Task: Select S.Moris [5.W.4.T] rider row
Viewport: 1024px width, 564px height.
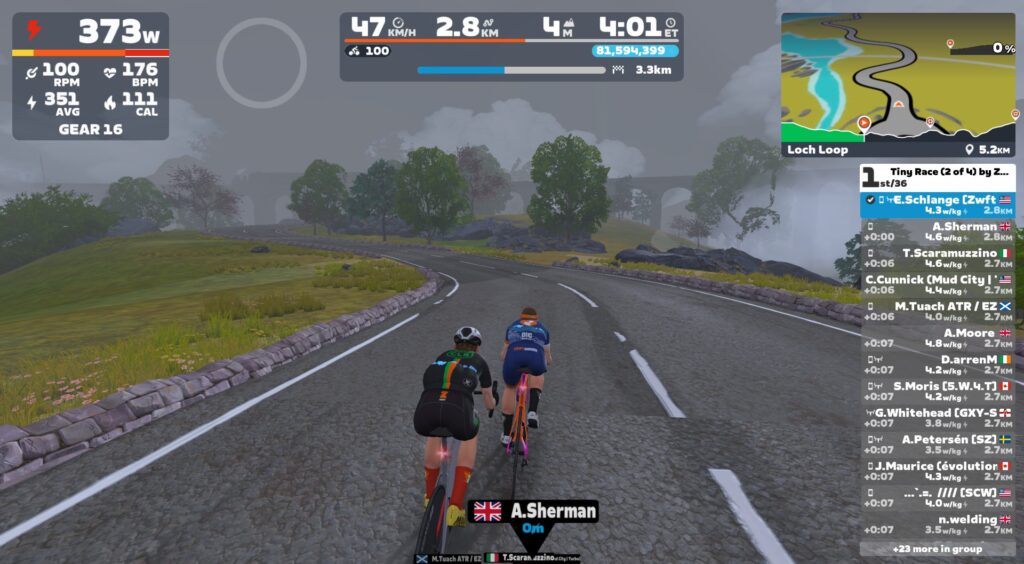Action: [x=937, y=391]
